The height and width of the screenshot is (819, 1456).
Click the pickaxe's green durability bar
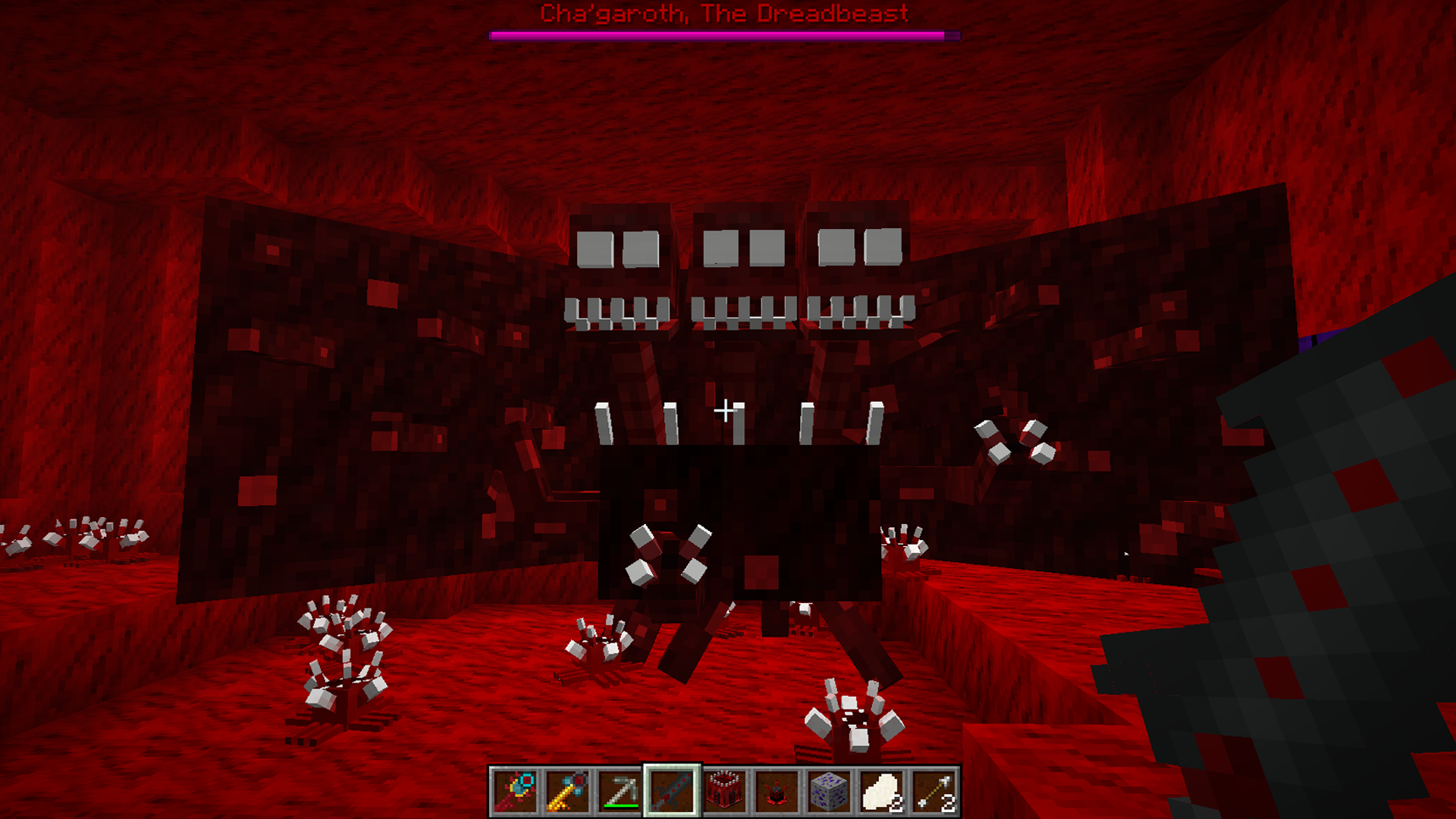(x=620, y=806)
